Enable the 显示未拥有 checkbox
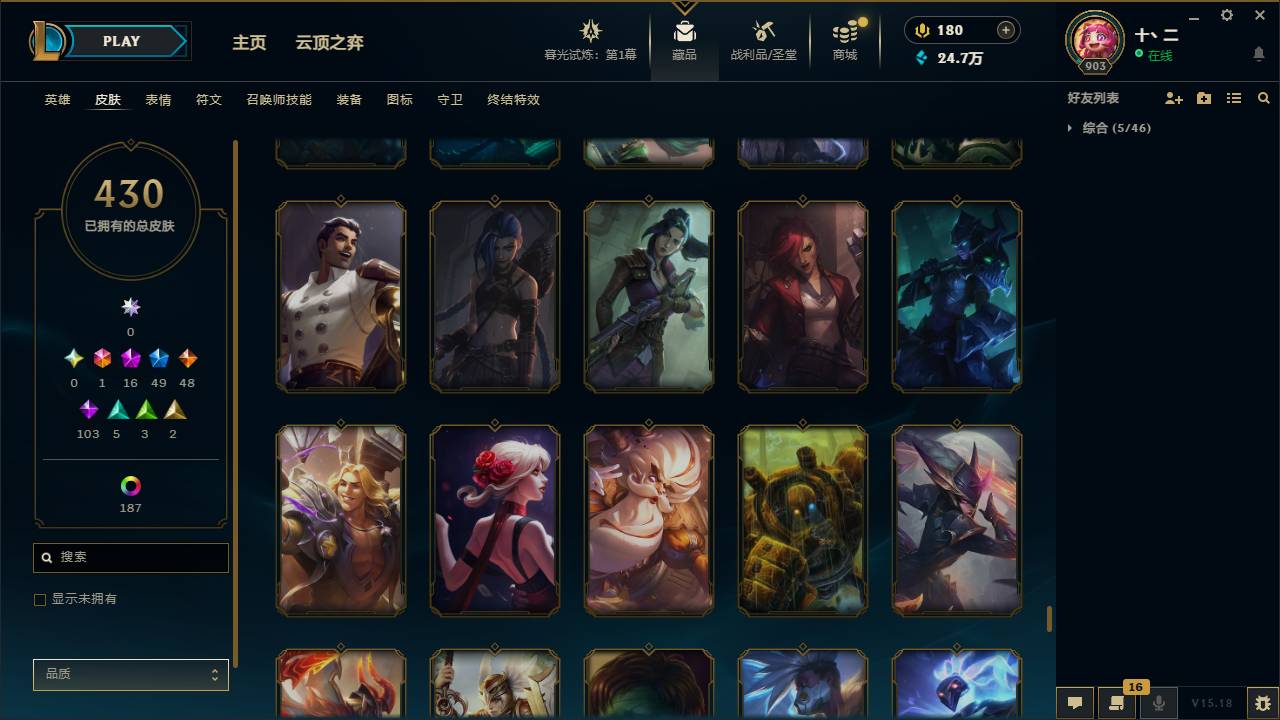The width and height of the screenshot is (1280, 720). [x=40, y=599]
